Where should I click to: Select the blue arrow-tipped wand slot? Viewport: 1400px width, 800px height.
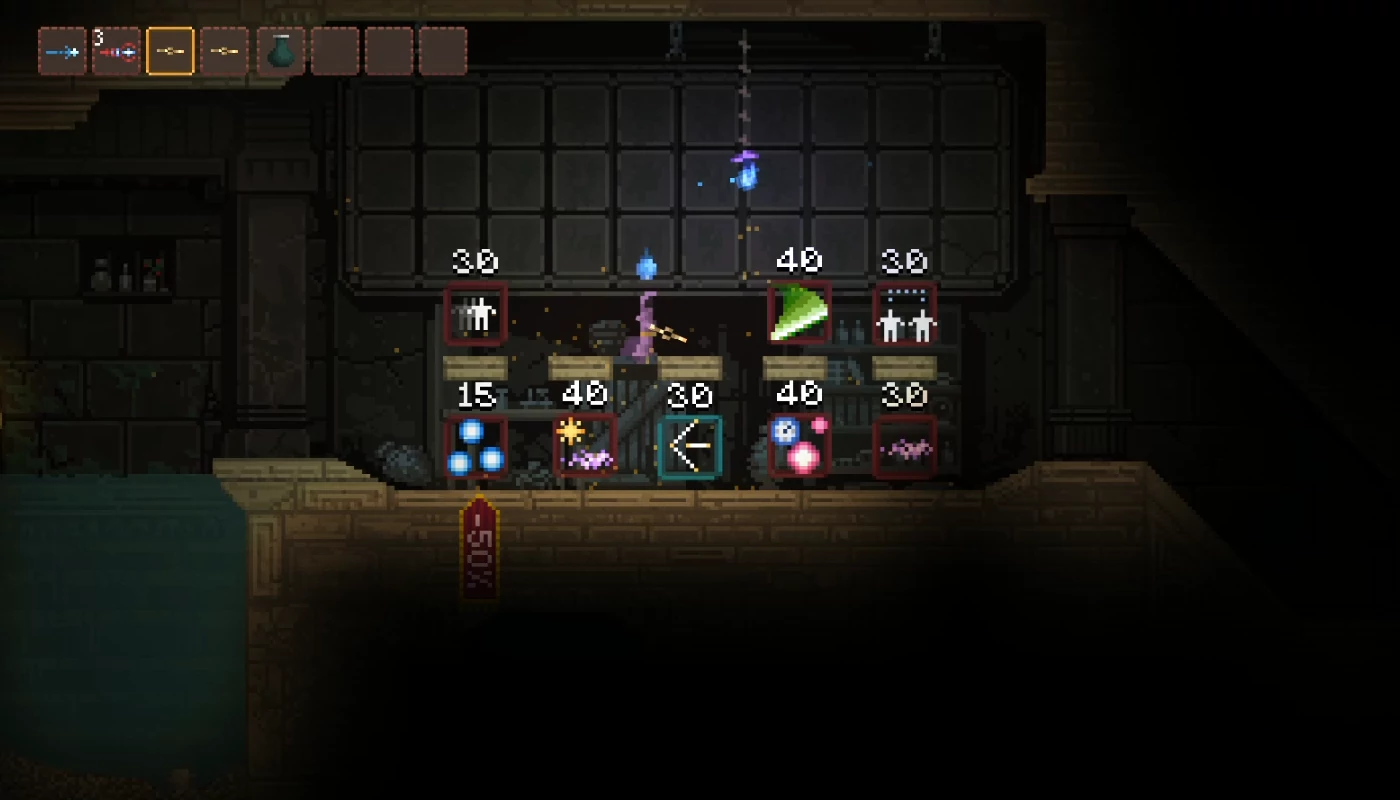click(62, 51)
